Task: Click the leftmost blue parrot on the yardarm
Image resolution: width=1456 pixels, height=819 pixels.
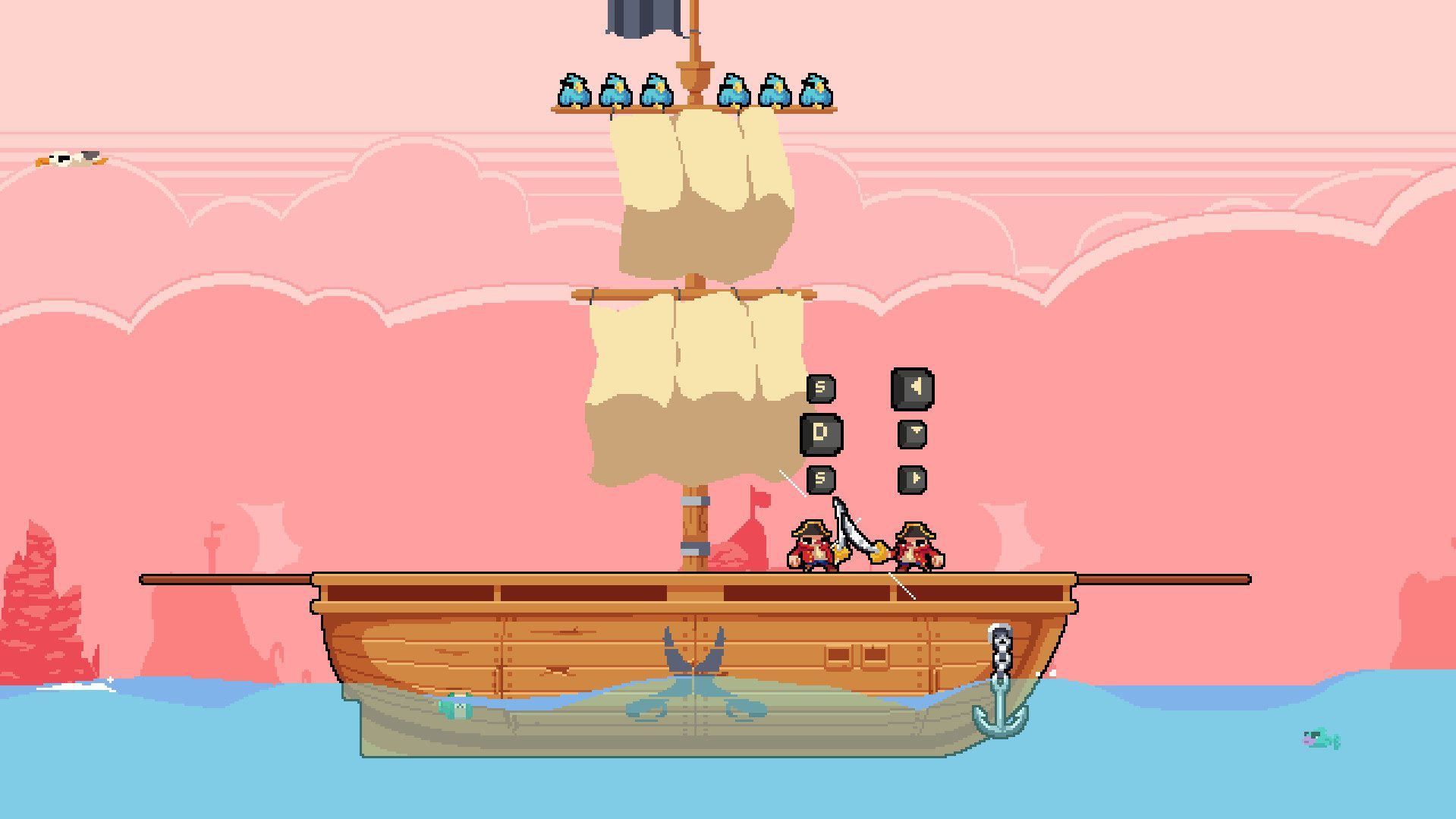Action: coord(574,93)
